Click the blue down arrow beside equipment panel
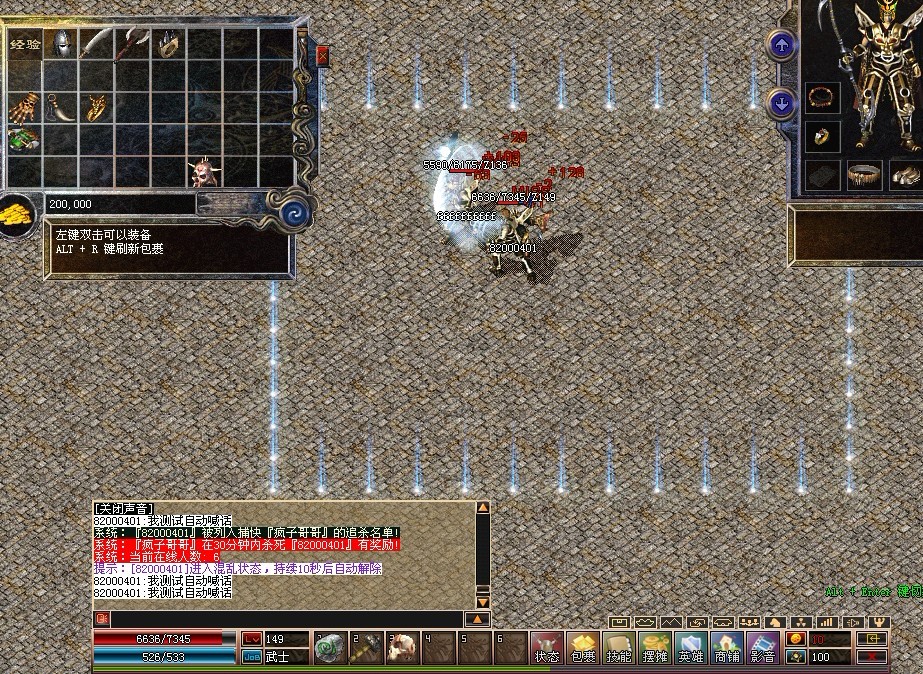 [781, 102]
